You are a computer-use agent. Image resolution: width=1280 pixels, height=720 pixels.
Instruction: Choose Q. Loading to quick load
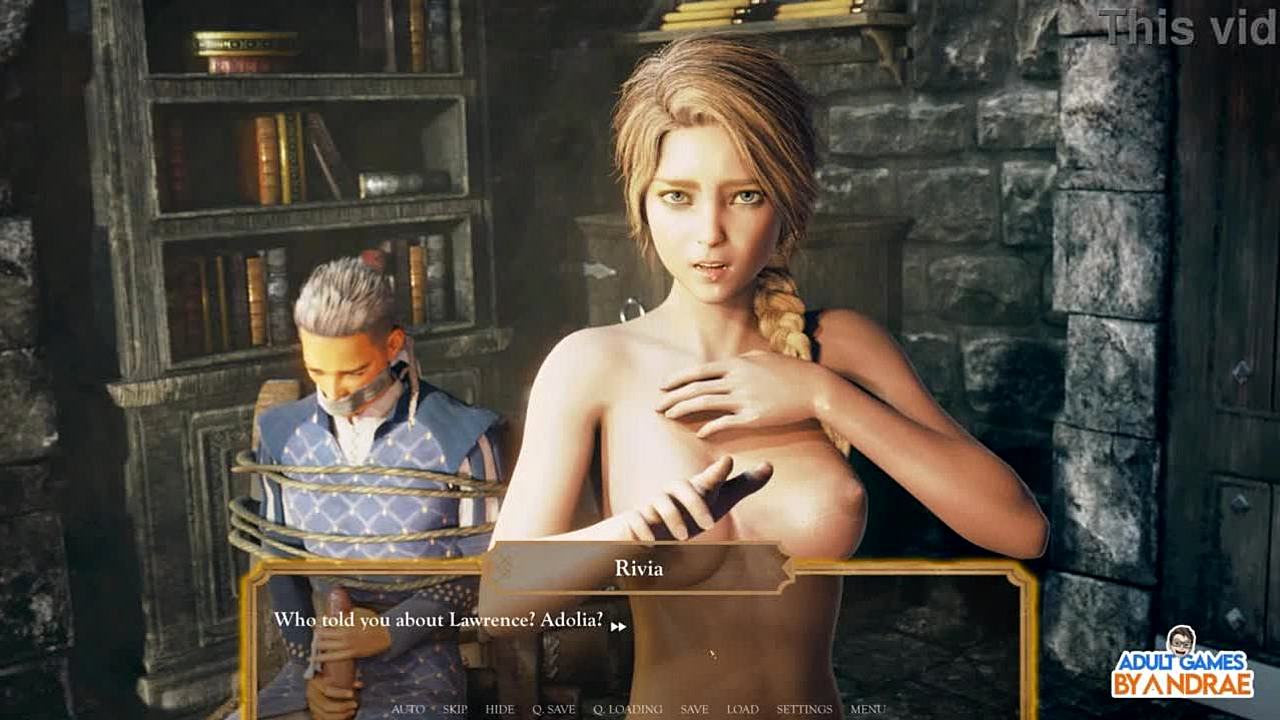tap(628, 709)
